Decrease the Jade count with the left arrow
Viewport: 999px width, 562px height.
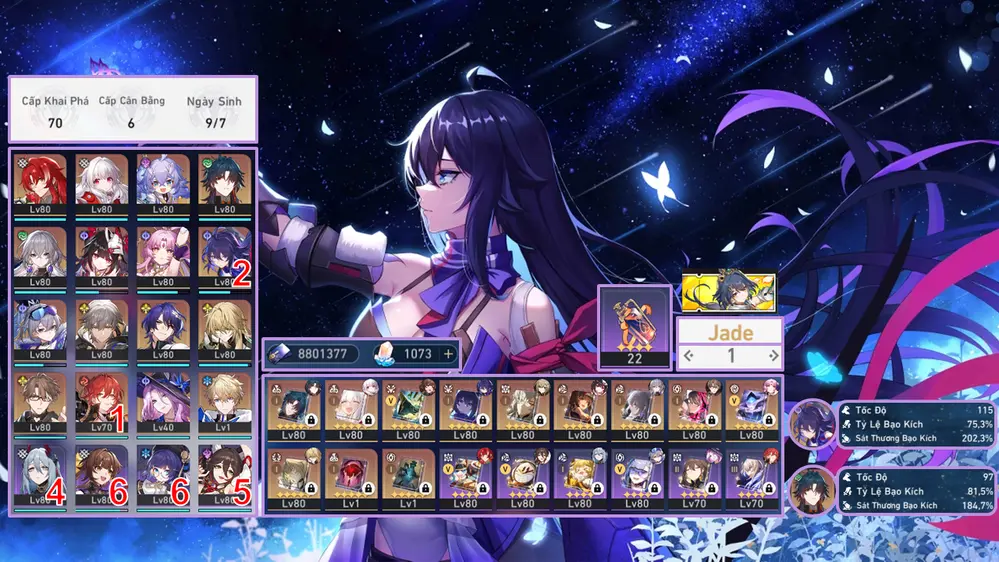(686, 355)
